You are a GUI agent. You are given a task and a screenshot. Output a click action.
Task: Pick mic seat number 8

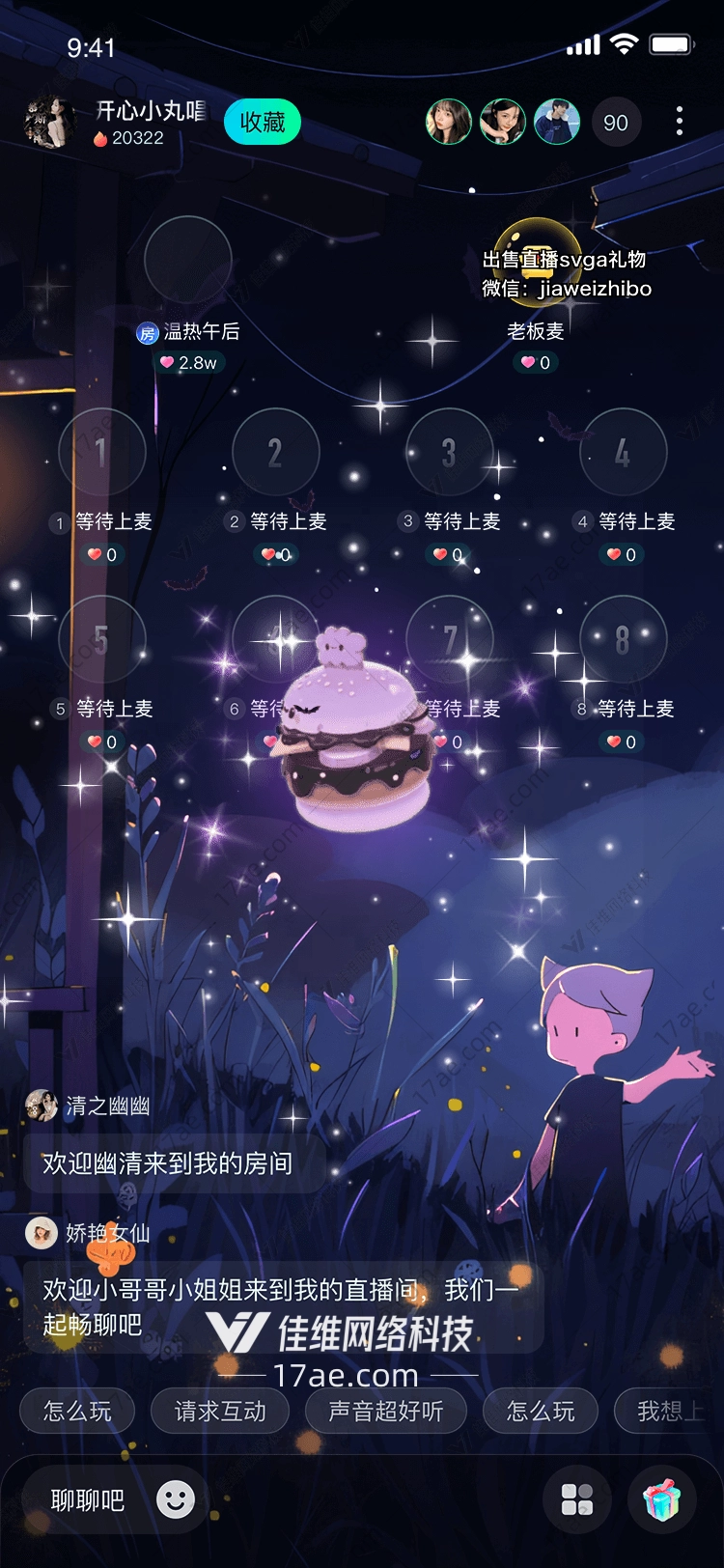tap(623, 639)
